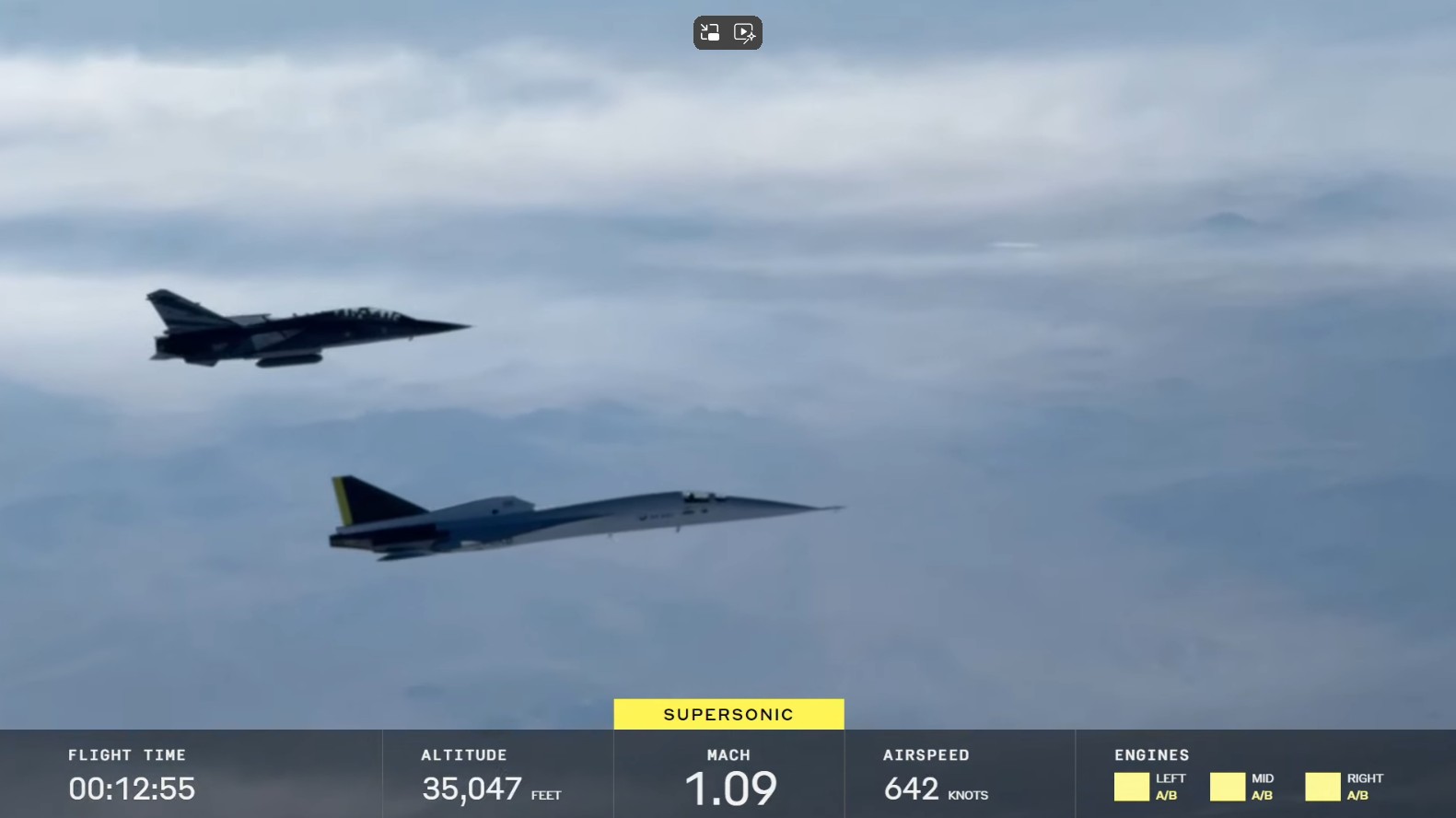
Task: Switch to the MACH telemetry tab
Action: pos(728,774)
